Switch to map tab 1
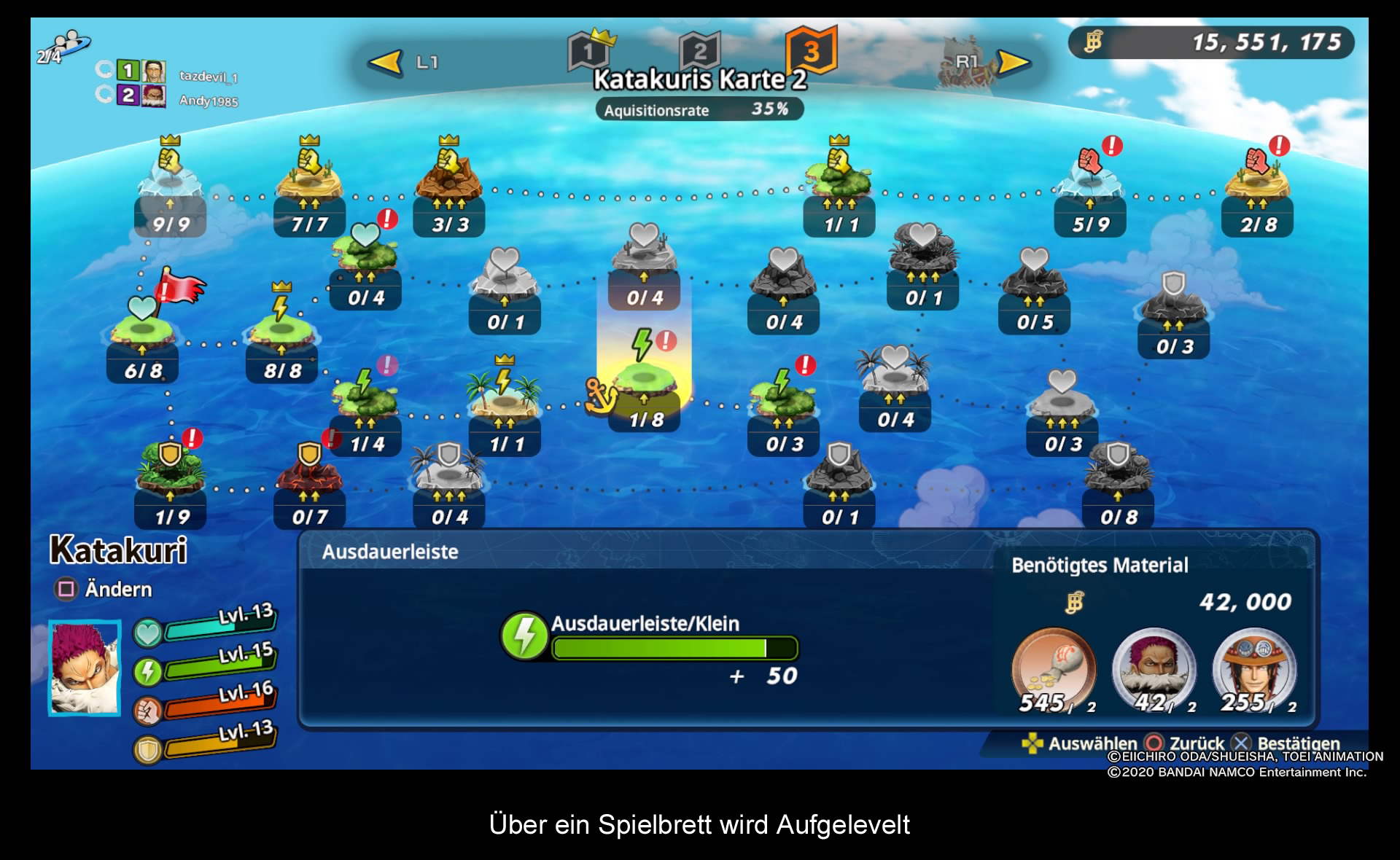This screenshot has width=1400, height=860. point(588,51)
